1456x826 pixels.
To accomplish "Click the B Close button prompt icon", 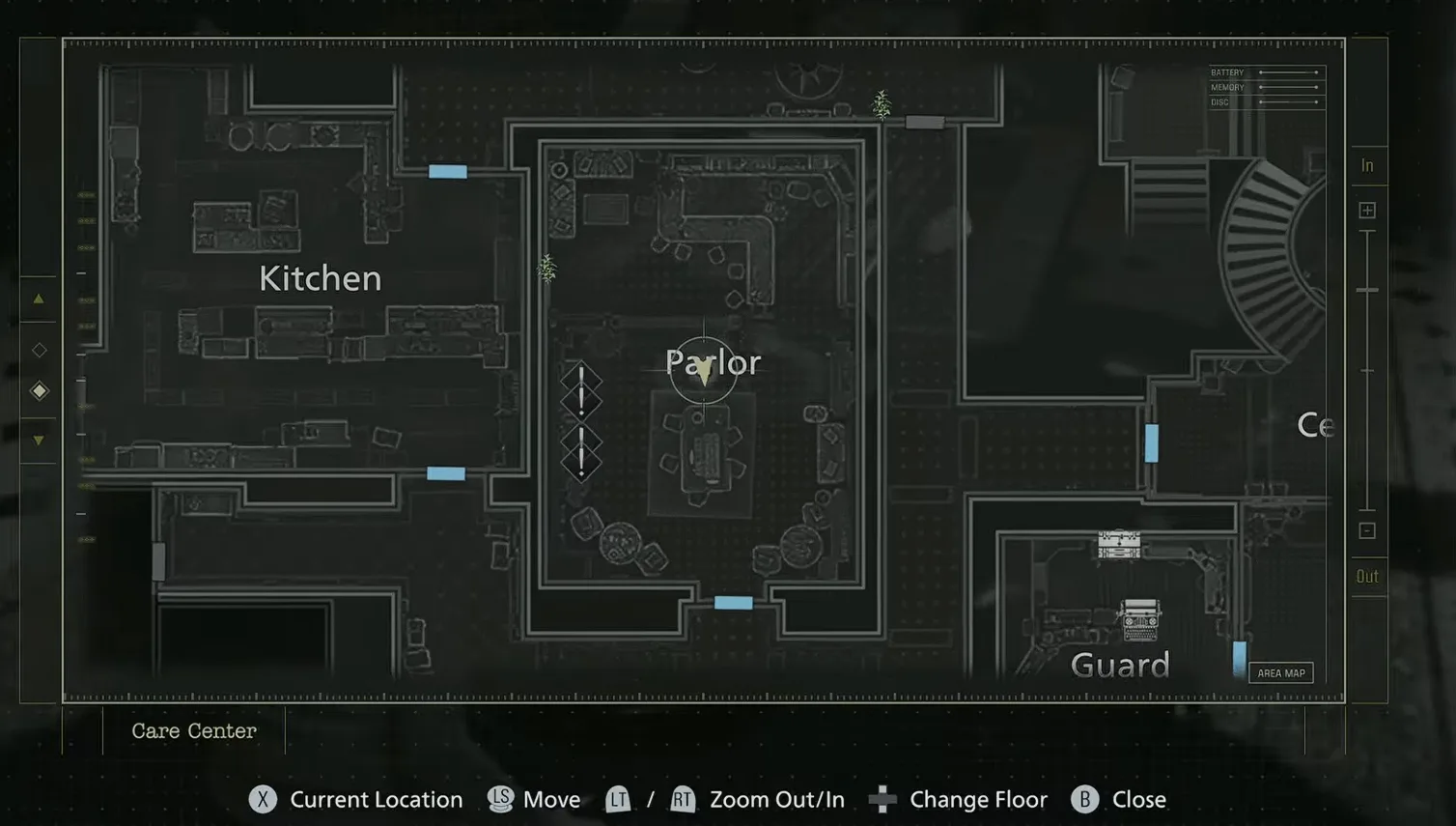I will point(1083,799).
